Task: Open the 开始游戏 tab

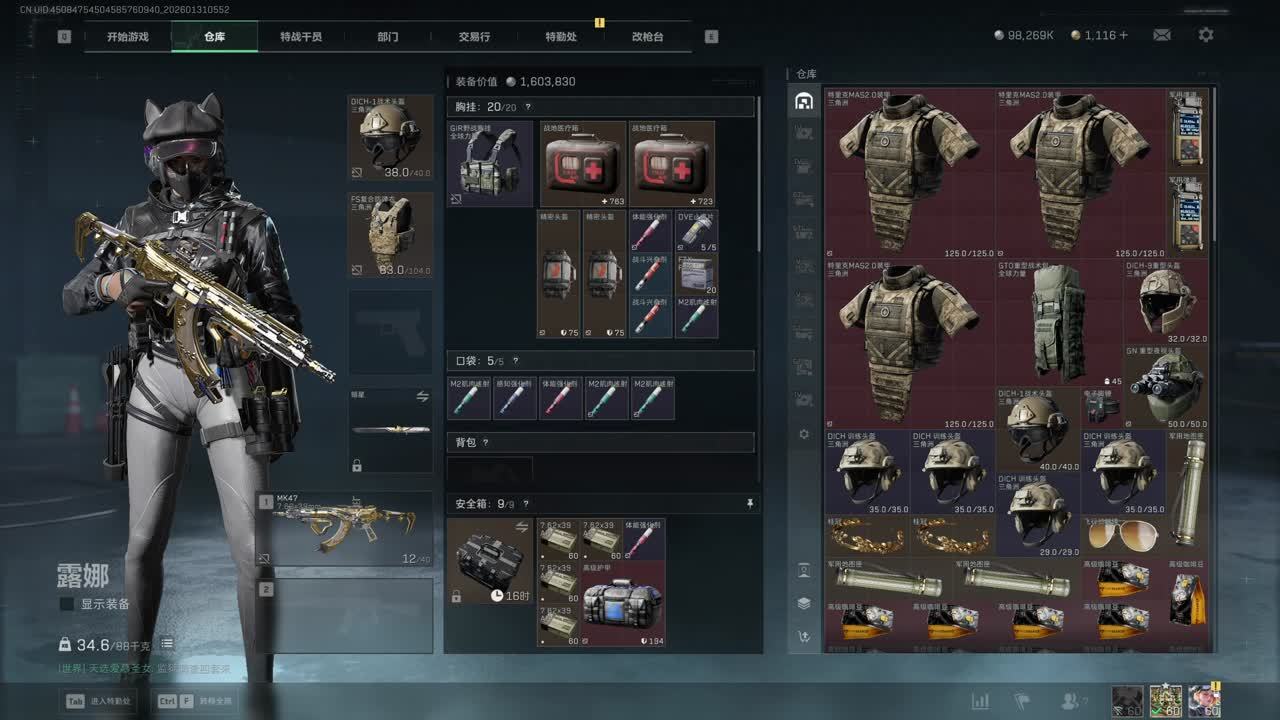Action: pos(128,37)
